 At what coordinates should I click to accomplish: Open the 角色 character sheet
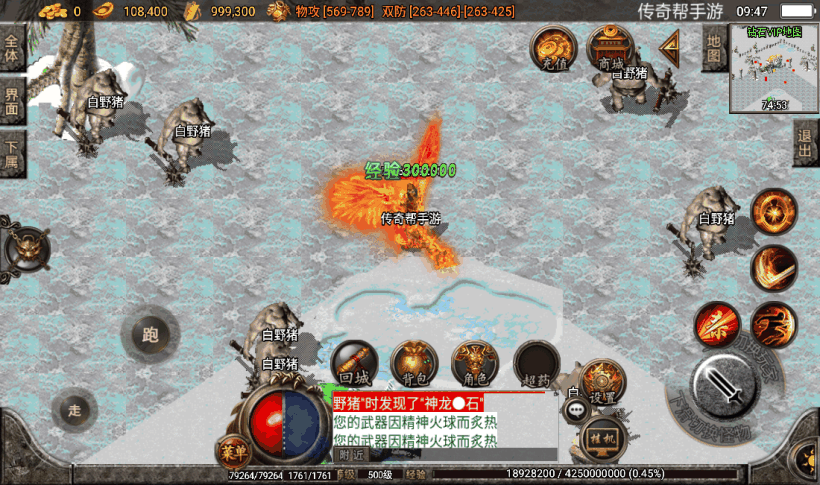coord(475,364)
